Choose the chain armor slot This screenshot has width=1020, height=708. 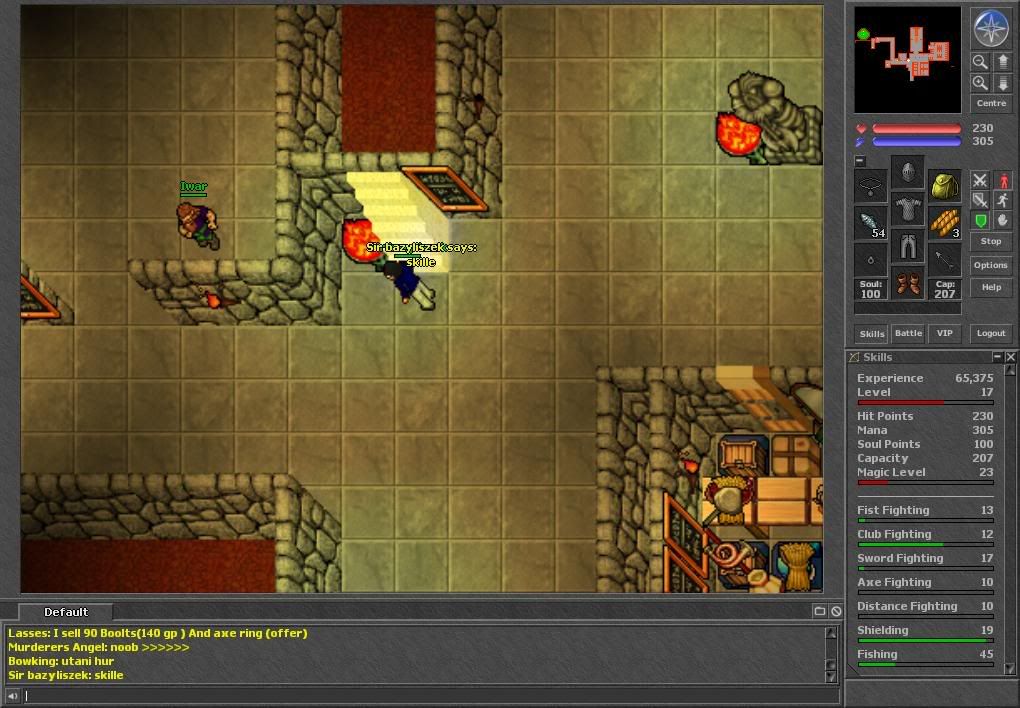907,209
